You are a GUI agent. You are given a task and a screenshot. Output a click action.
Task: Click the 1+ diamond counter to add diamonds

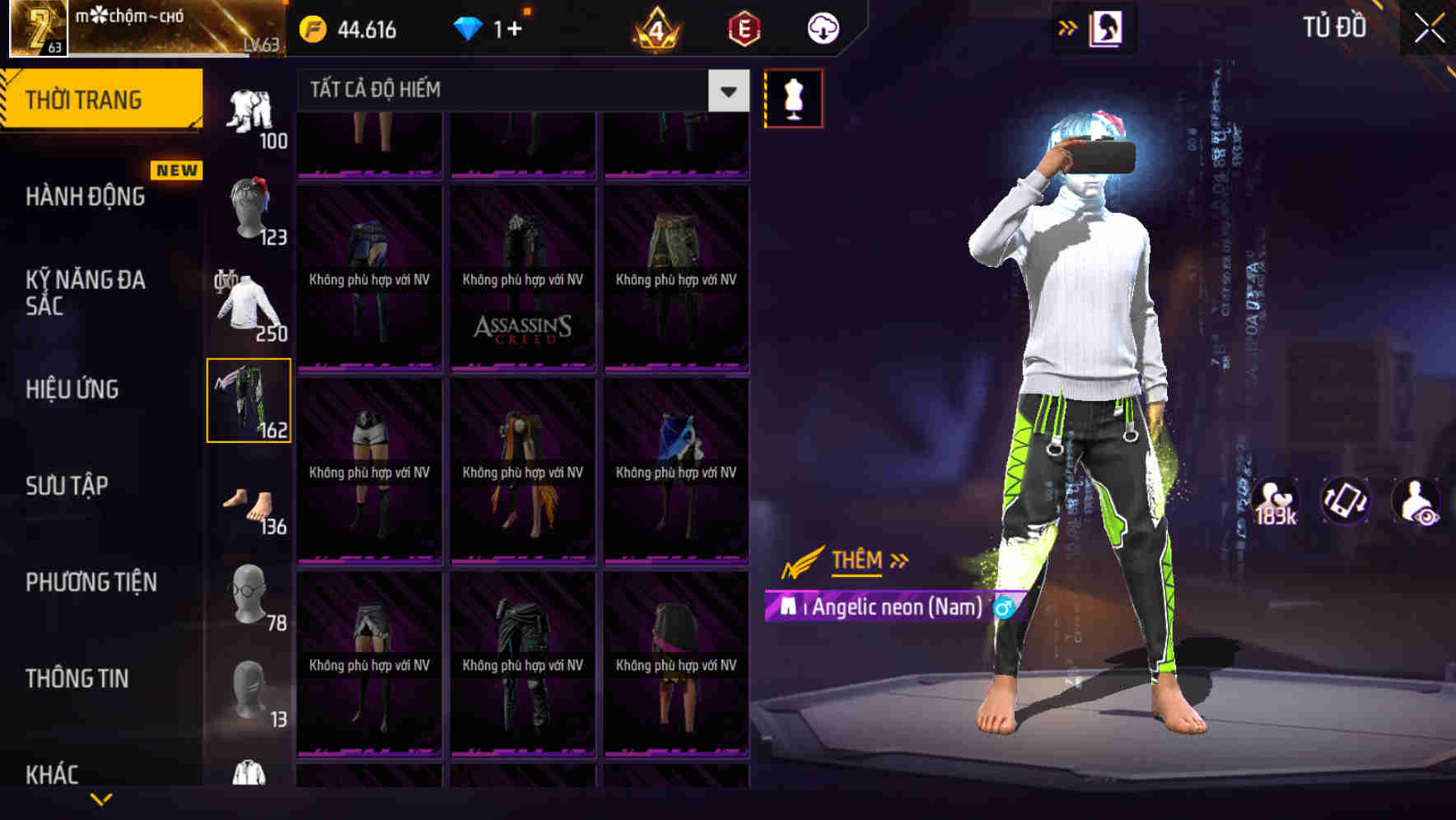pos(502,27)
